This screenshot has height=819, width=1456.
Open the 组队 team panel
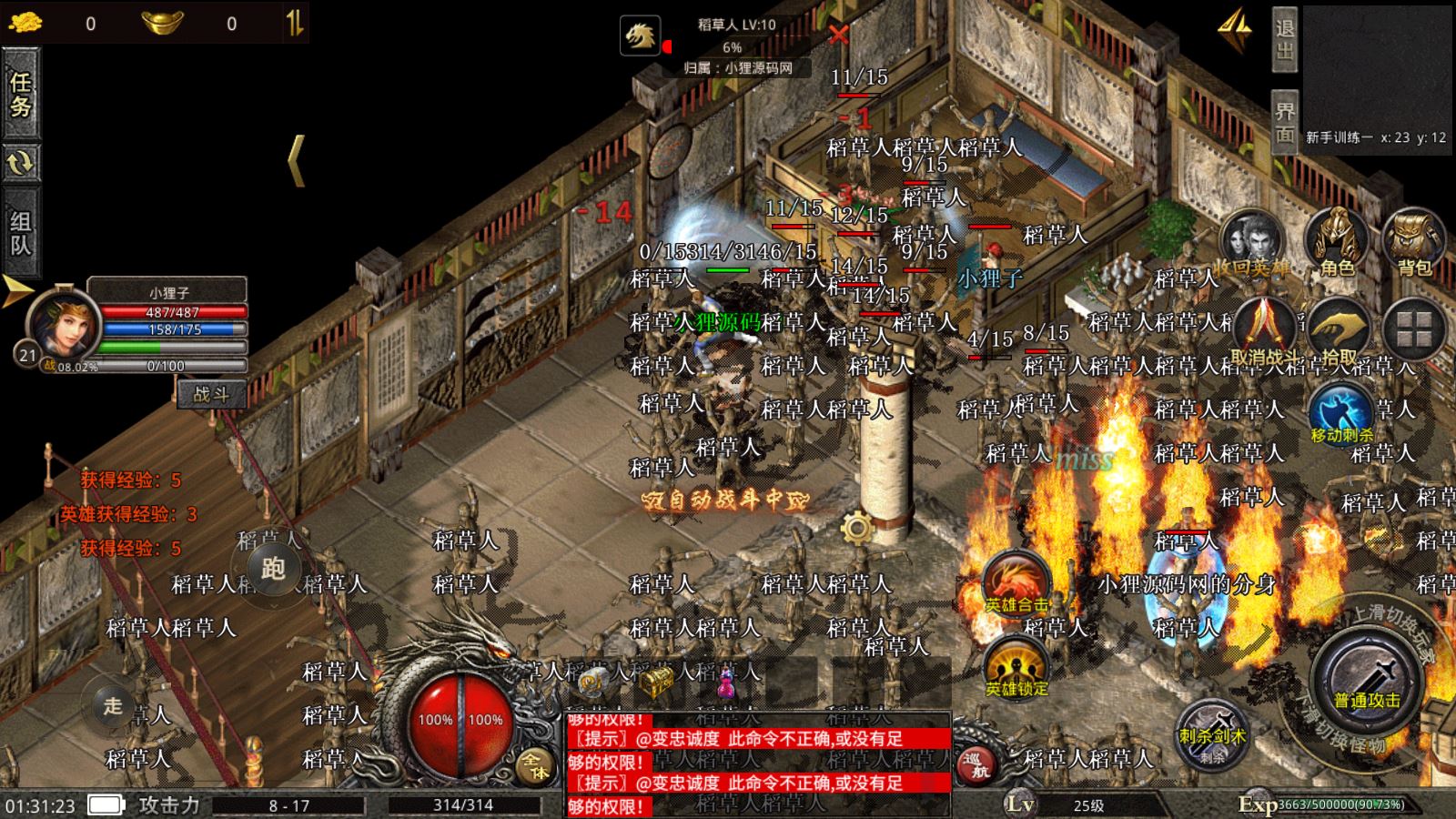click(x=20, y=233)
